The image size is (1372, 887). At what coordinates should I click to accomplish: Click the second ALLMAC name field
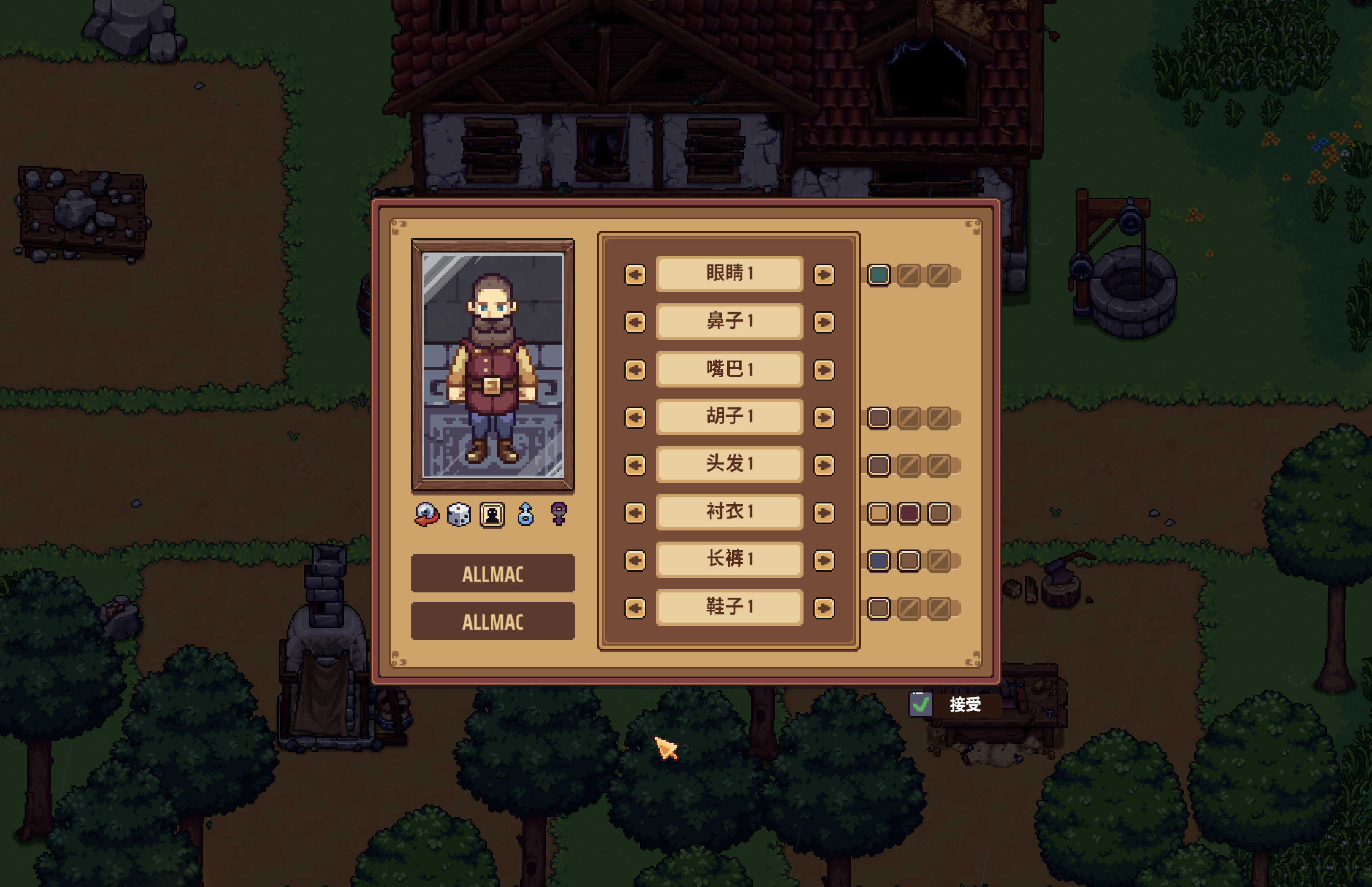coord(493,621)
